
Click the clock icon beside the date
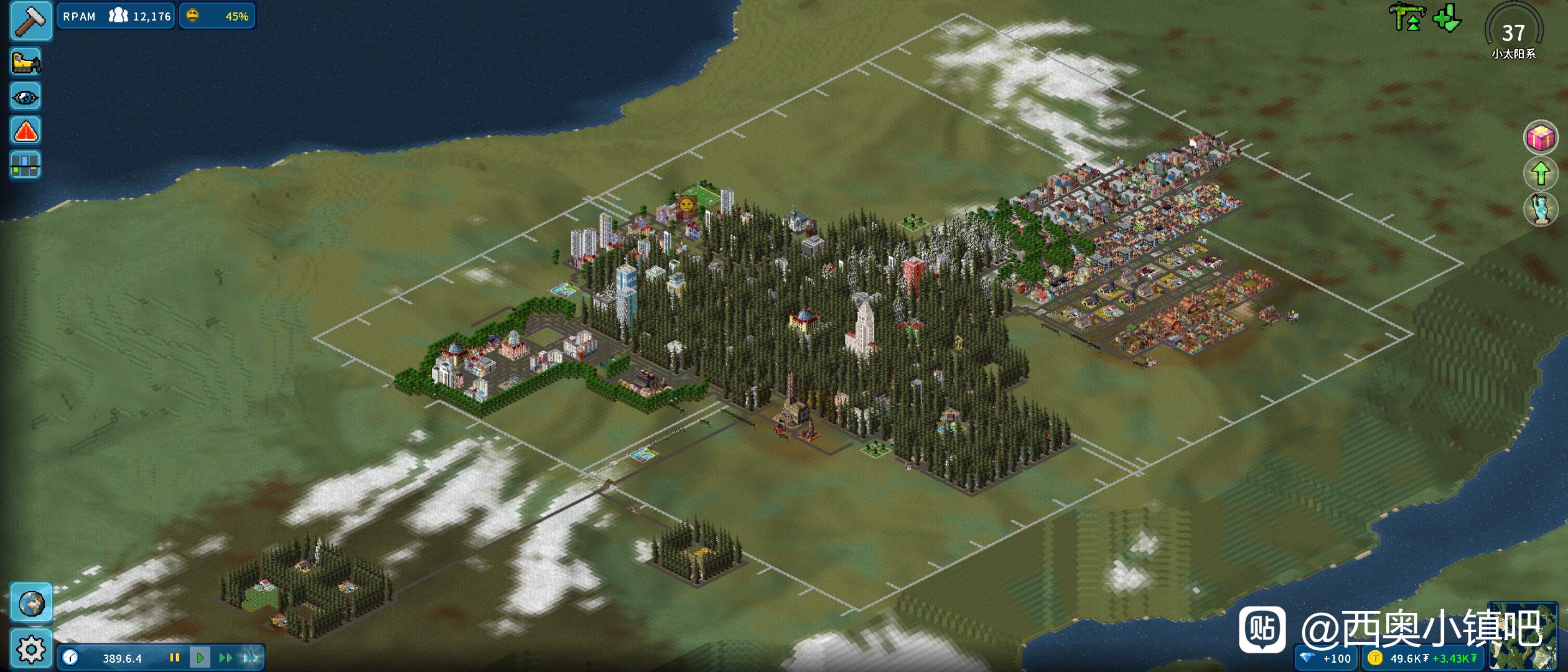pos(70,658)
